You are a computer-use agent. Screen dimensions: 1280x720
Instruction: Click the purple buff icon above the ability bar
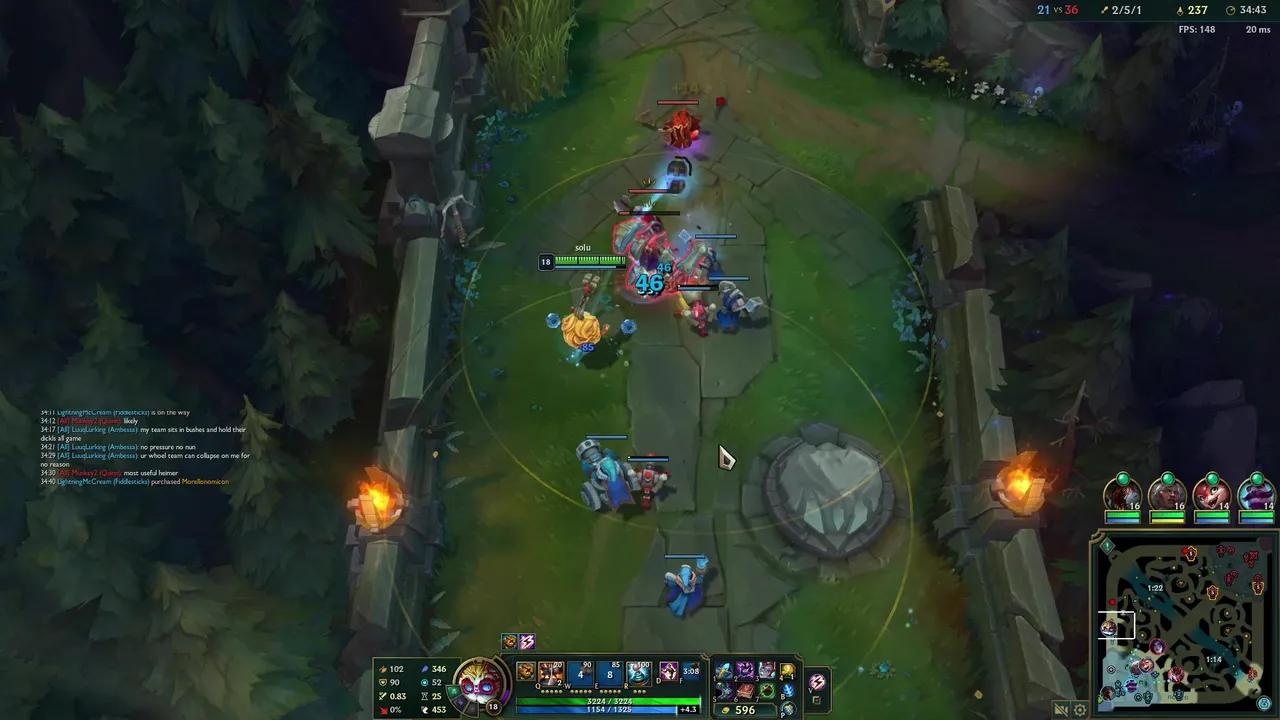(x=527, y=641)
